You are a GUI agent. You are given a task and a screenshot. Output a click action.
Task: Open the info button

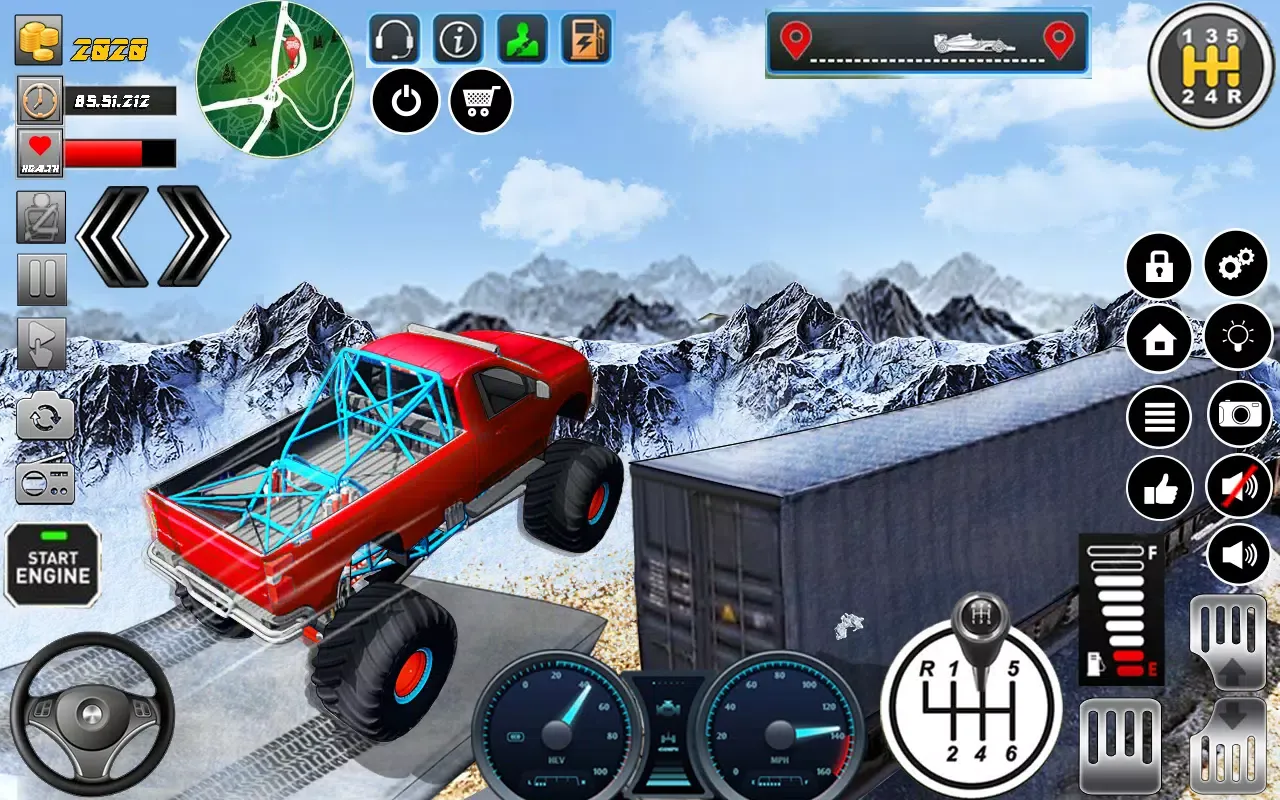[458, 39]
